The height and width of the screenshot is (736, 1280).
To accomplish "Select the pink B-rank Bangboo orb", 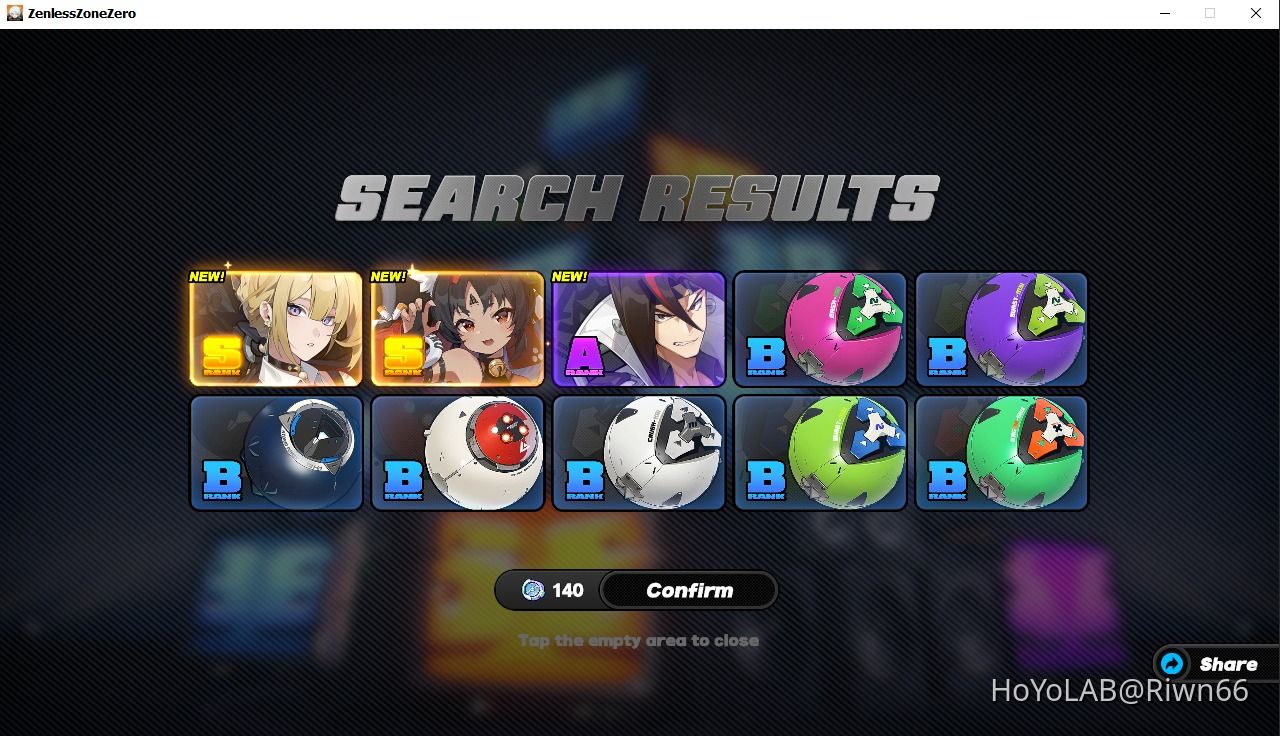I will (x=820, y=328).
